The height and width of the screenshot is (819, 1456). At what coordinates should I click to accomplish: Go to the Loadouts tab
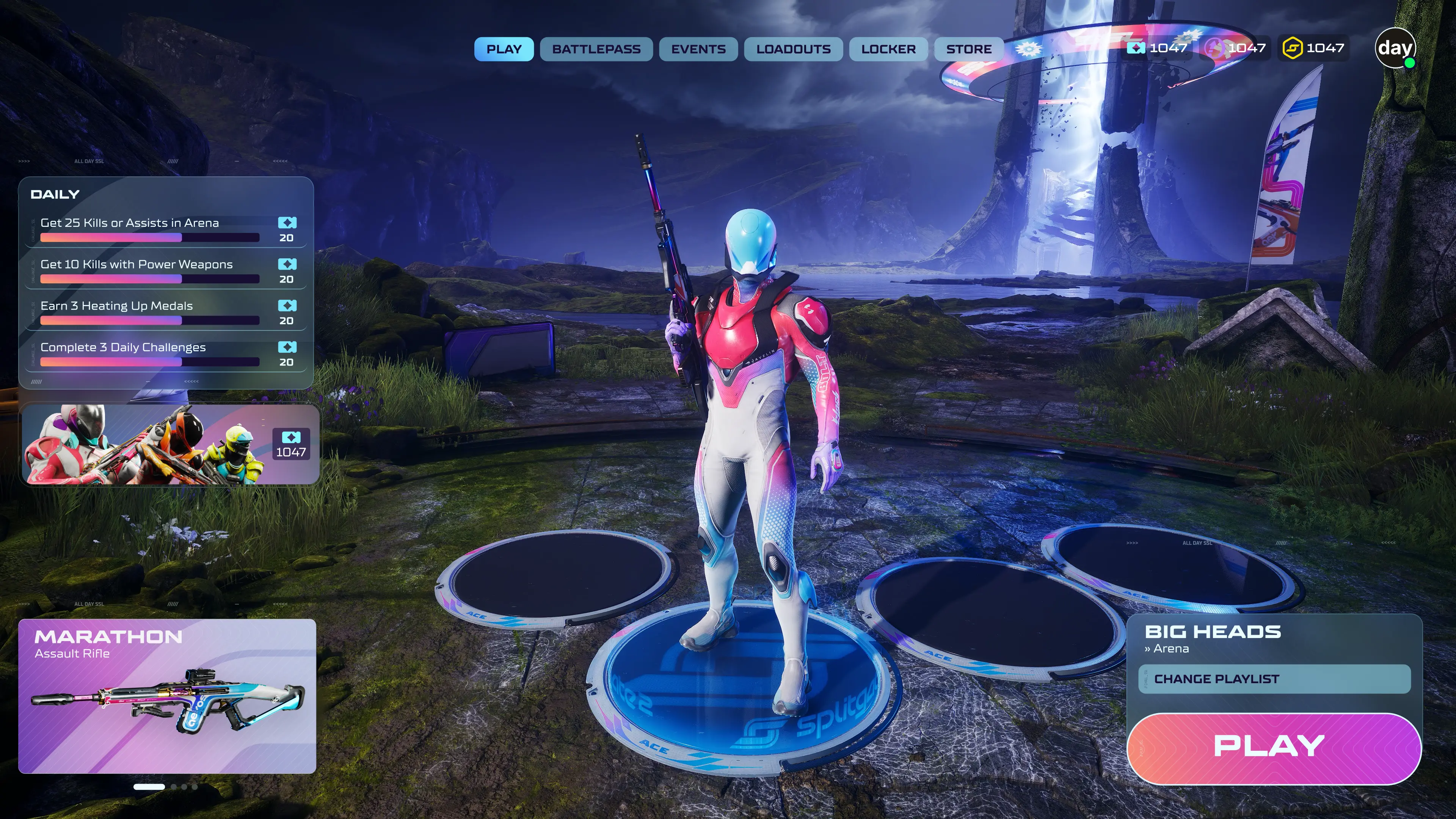pos(793,49)
